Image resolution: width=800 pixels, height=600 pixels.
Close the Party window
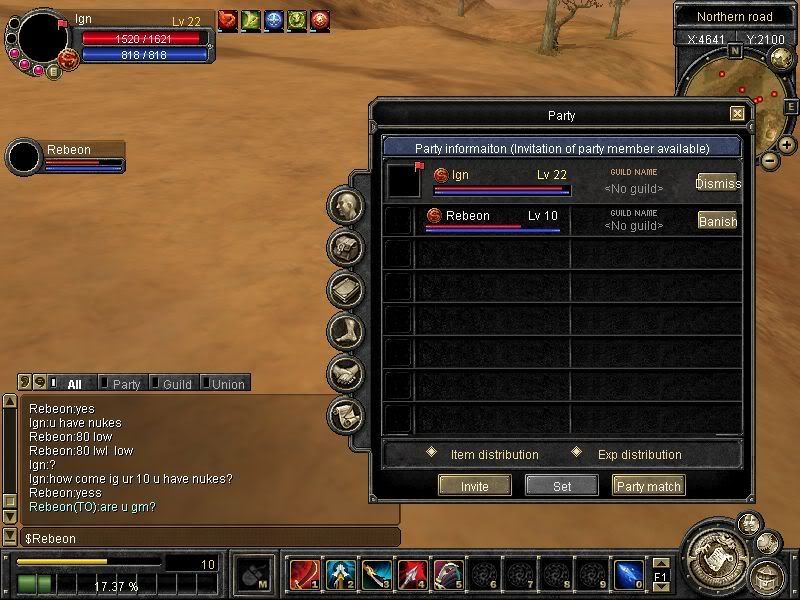click(x=737, y=114)
